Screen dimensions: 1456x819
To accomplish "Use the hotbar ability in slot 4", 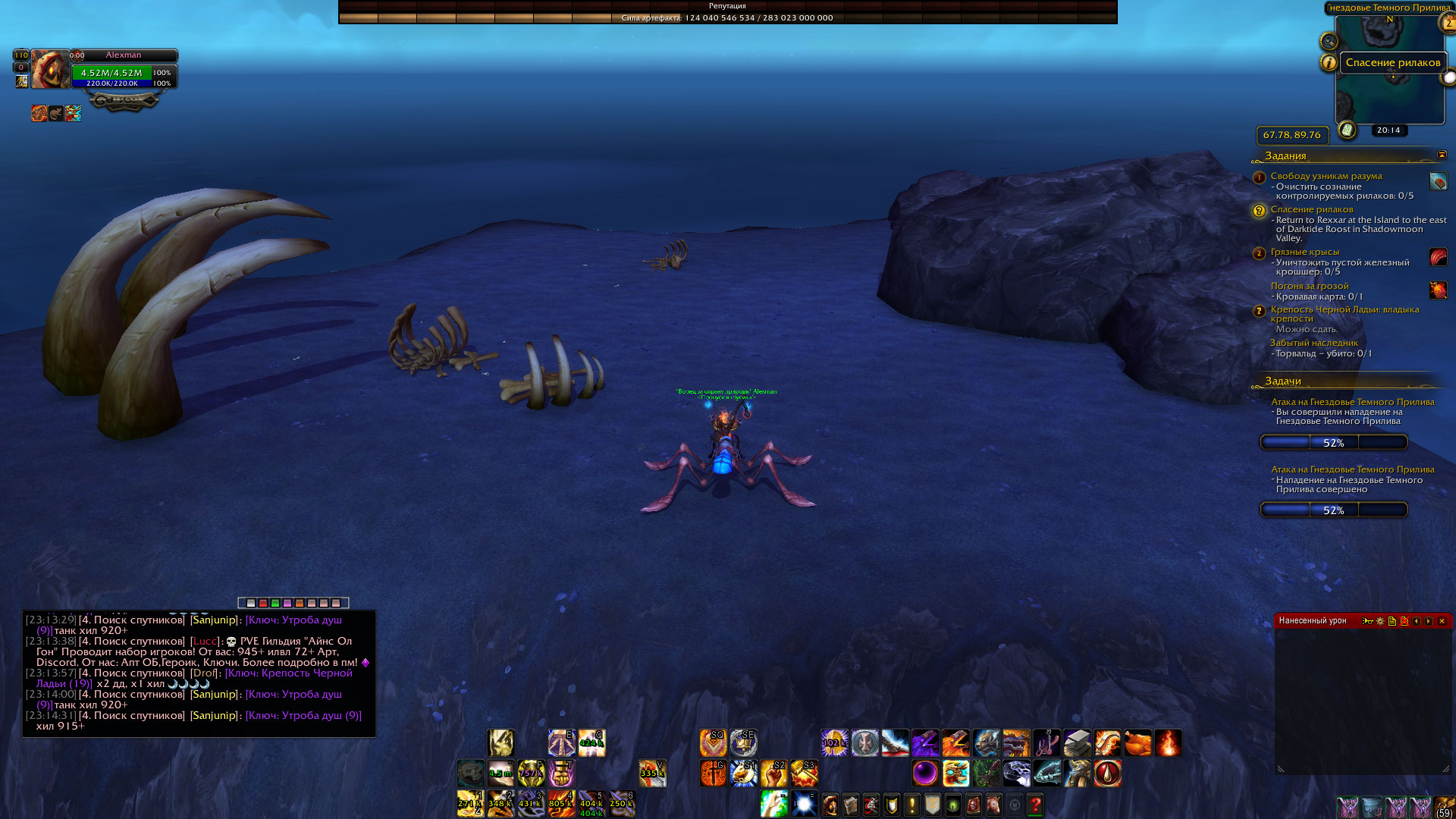I will tap(561, 804).
